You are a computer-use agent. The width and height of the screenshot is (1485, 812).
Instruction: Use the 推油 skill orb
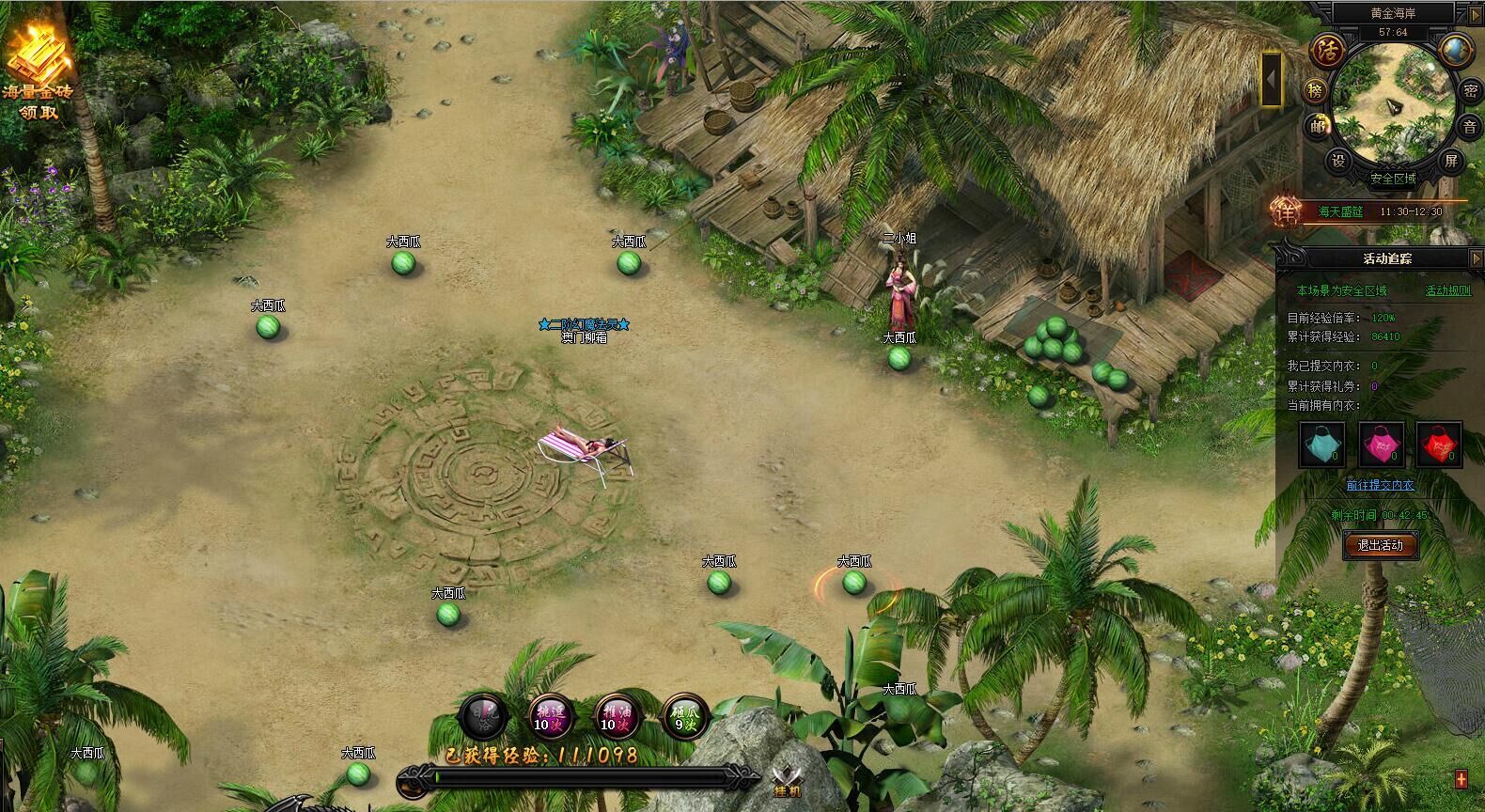point(616,717)
